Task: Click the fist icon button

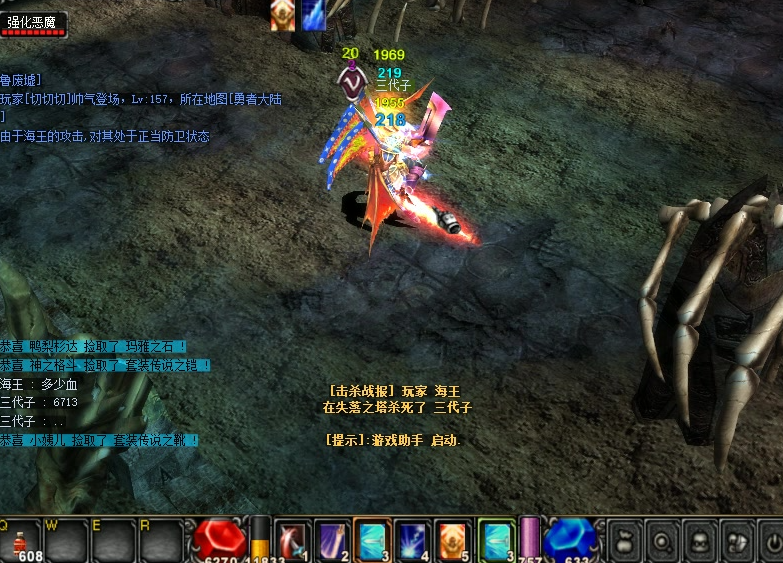Action: (x=738, y=541)
